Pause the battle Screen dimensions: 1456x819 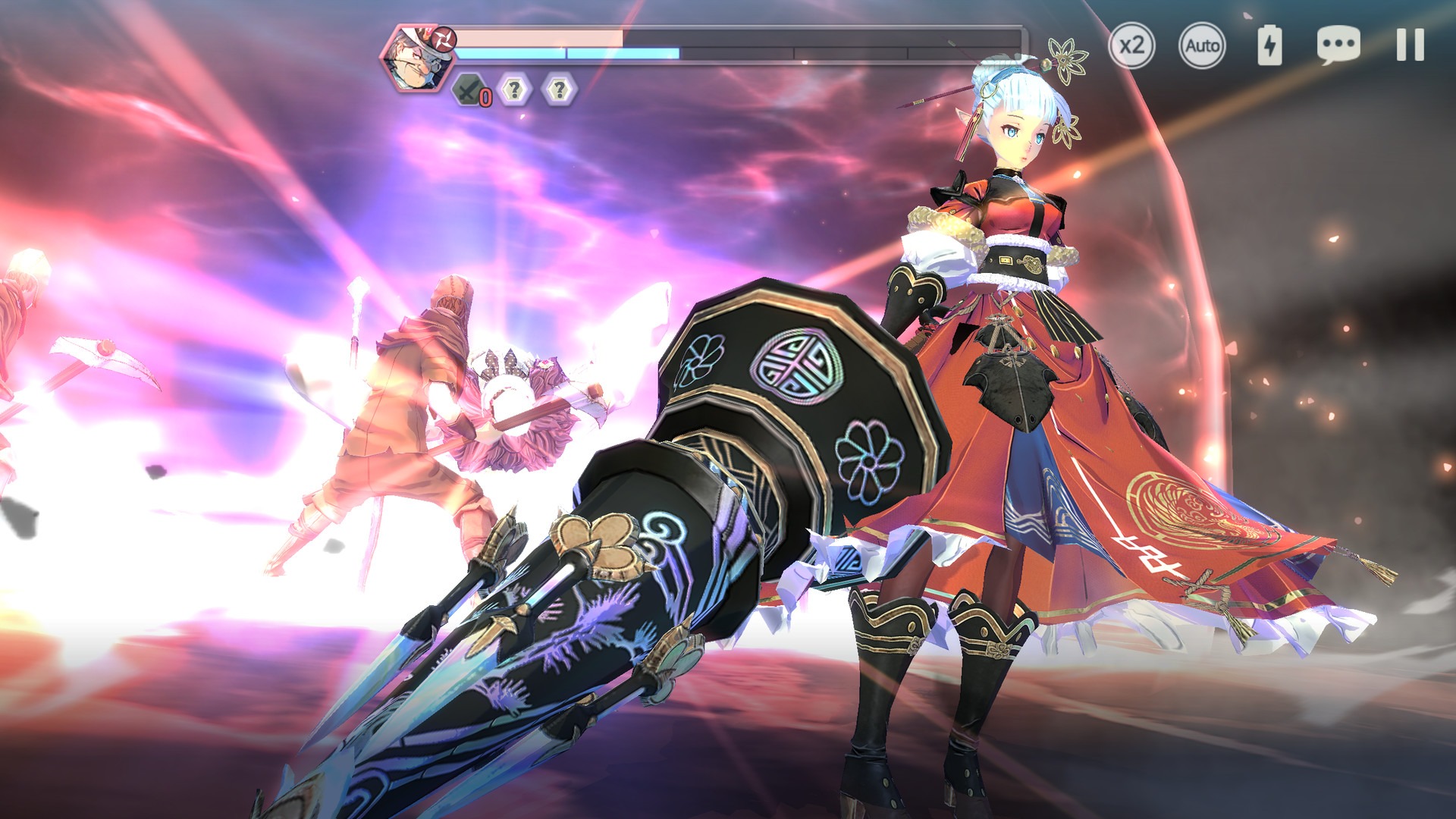click(x=1410, y=45)
